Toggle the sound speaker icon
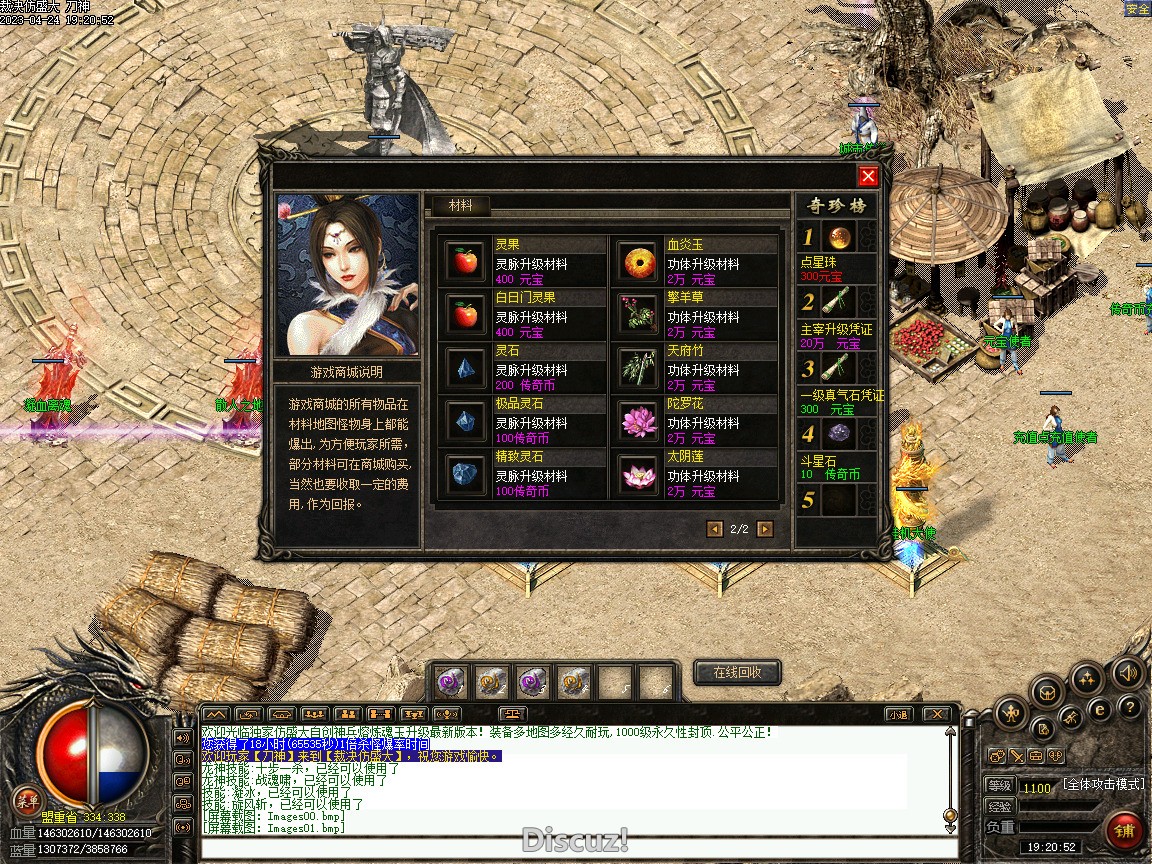Screen dimensions: 1152x864 point(1128,673)
